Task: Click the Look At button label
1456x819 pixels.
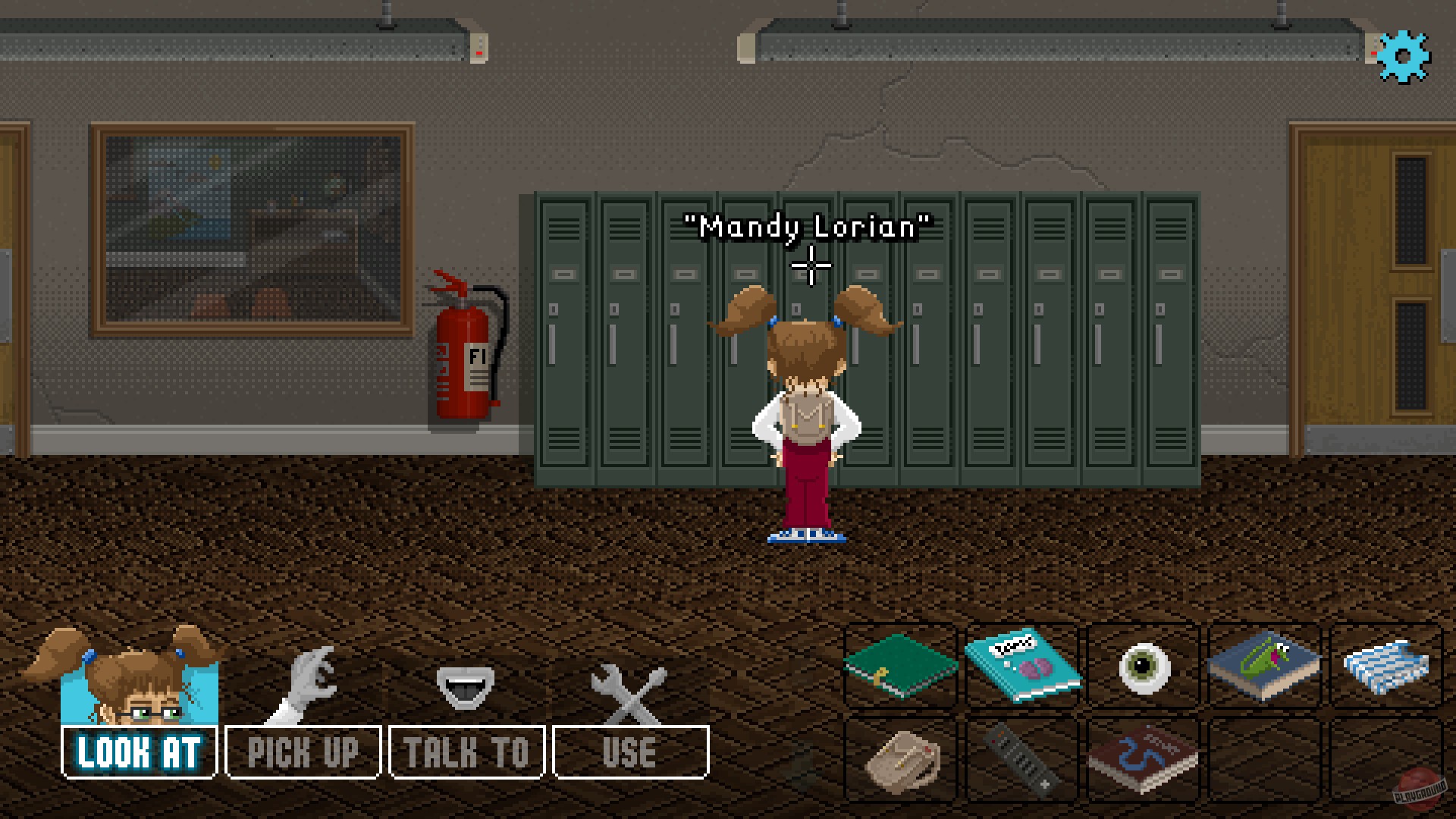Action: point(138,751)
